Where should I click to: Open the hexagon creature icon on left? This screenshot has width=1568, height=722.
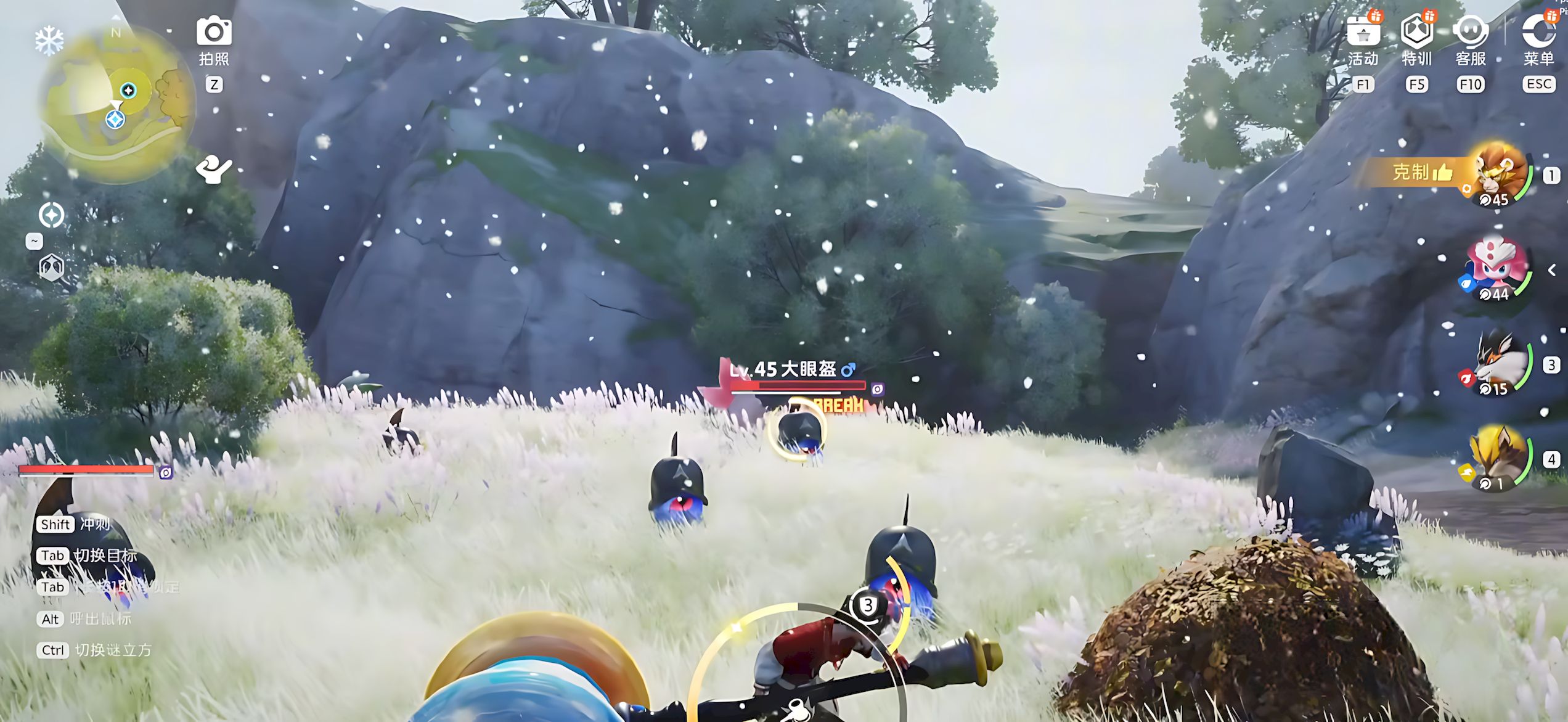tap(51, 268)
